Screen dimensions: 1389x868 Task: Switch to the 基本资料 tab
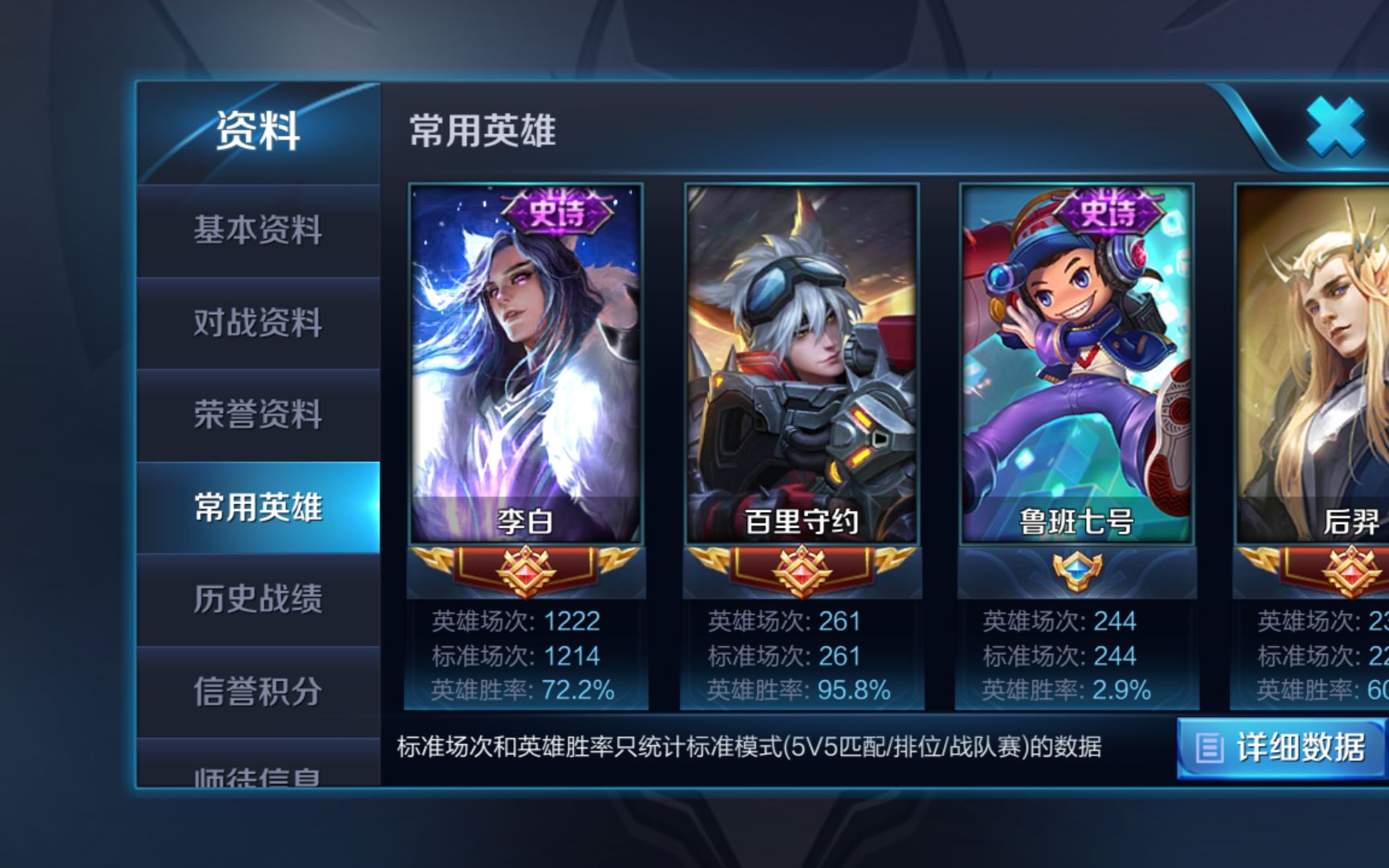pyautogui.click(x=257, y=231)
